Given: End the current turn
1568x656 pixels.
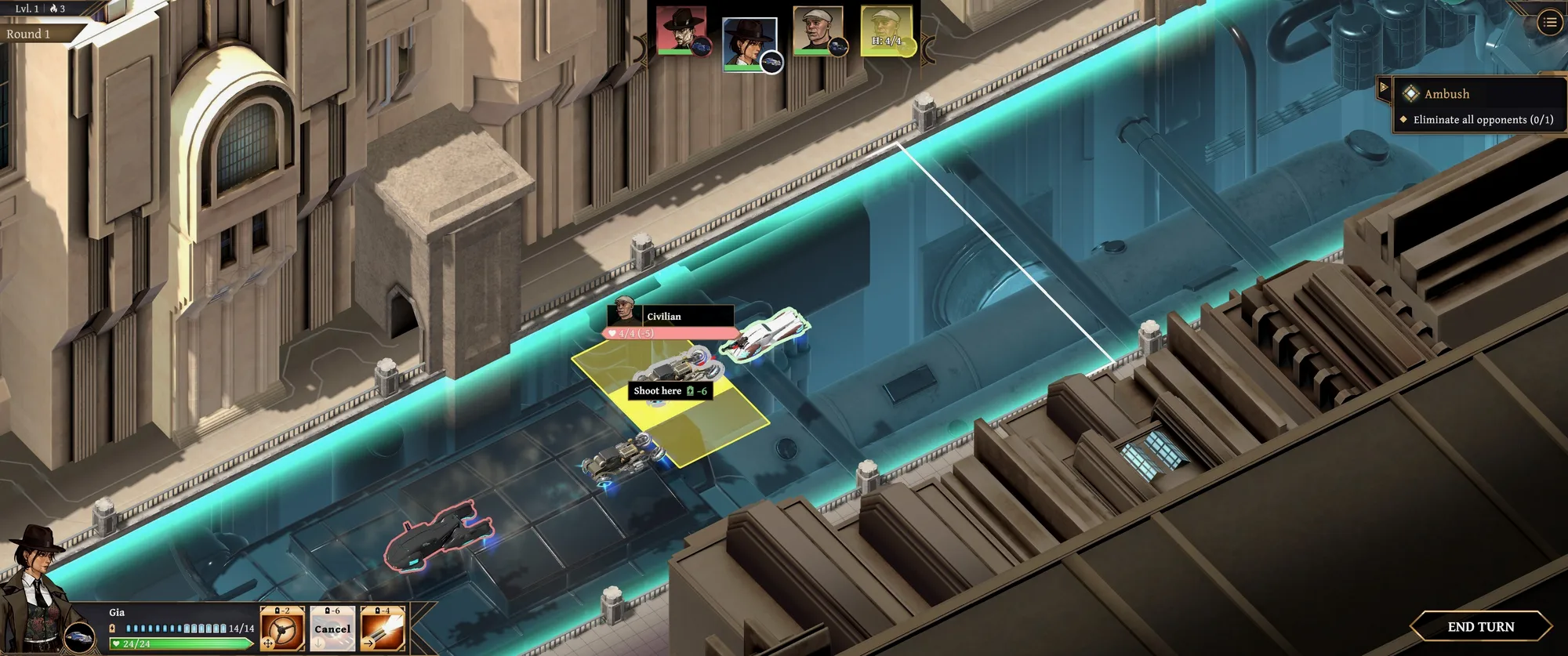Looking at the screenshot, I should tap(1480, 626).
